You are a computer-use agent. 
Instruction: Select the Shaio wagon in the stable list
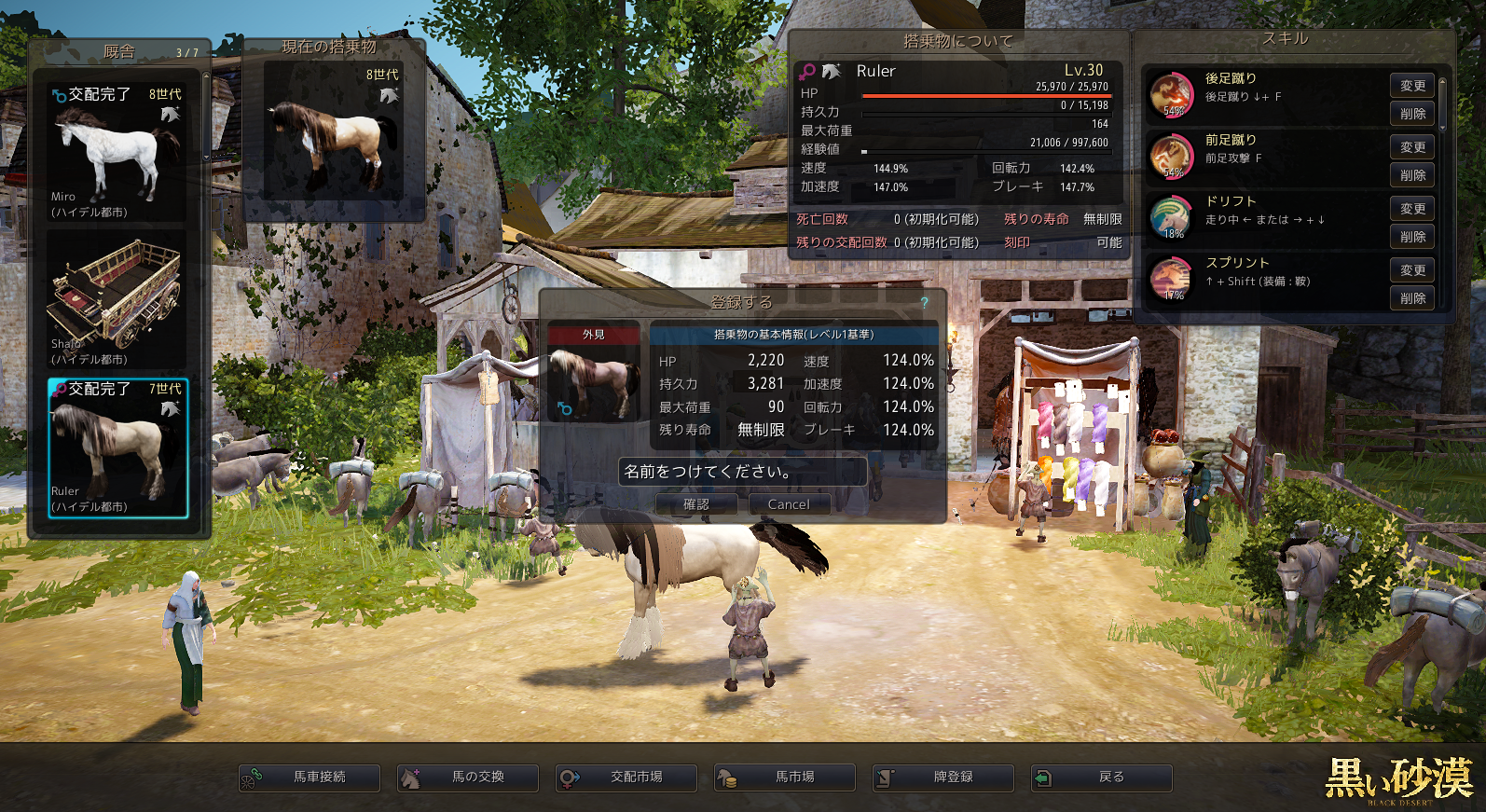[117, 299]
